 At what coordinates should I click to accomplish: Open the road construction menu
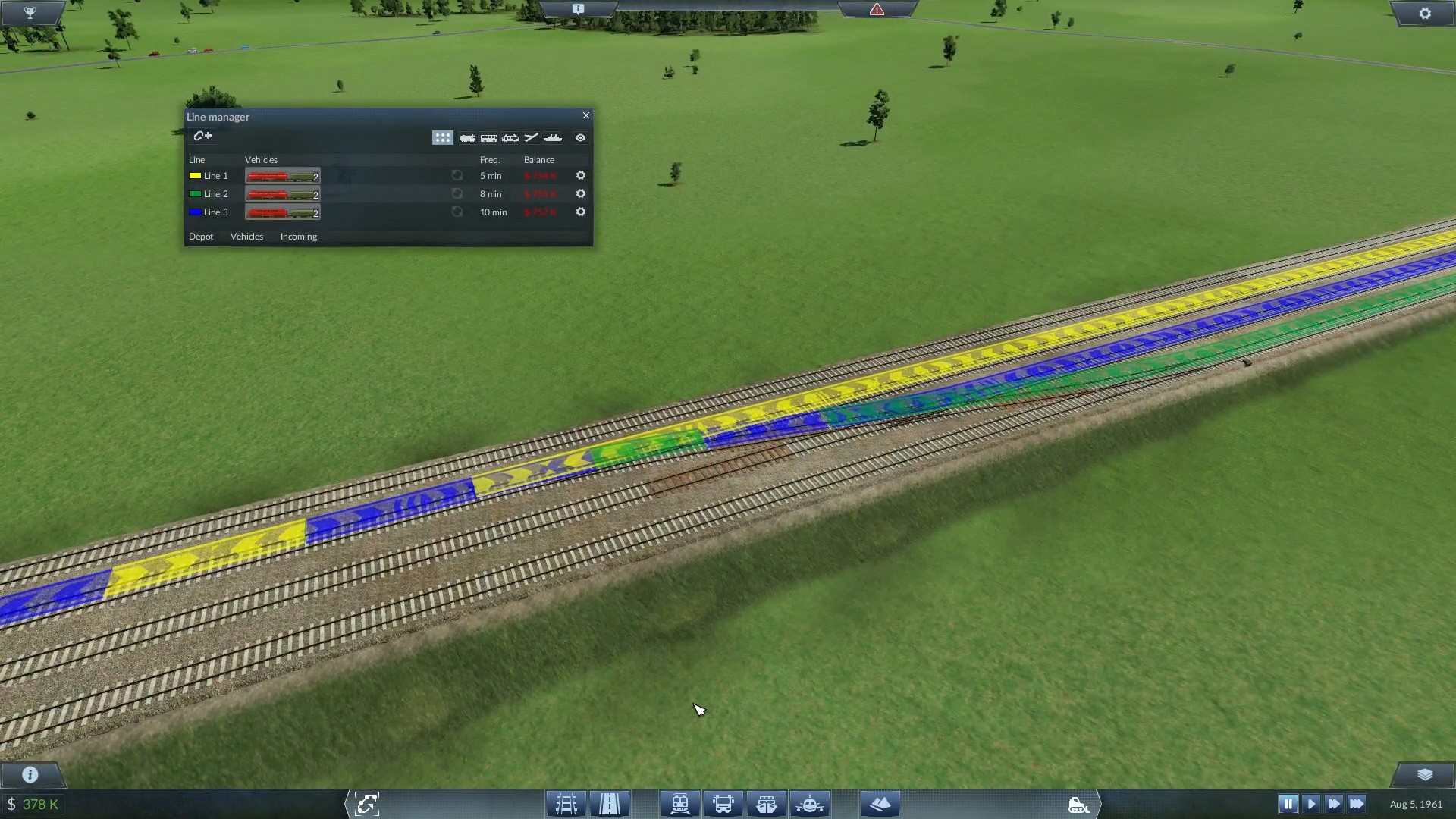pos(610,804)
